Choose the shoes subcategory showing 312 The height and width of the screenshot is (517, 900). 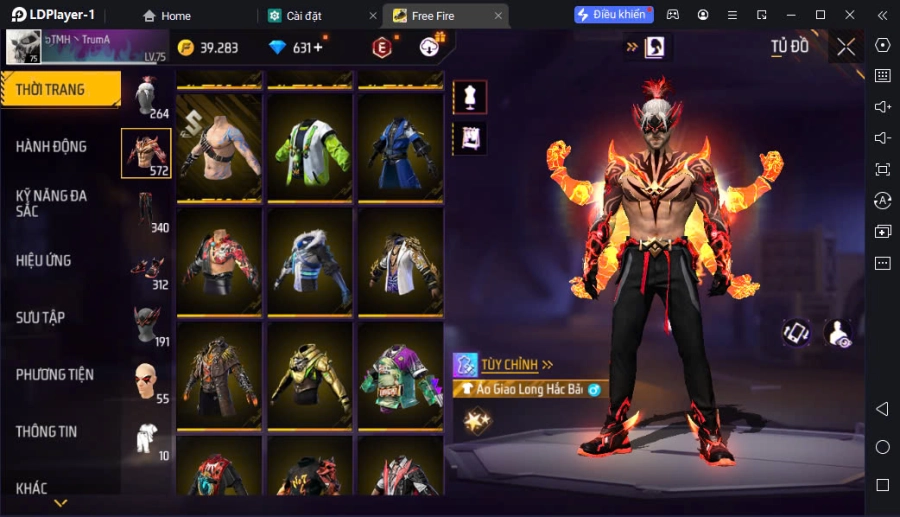coord(147,268)
